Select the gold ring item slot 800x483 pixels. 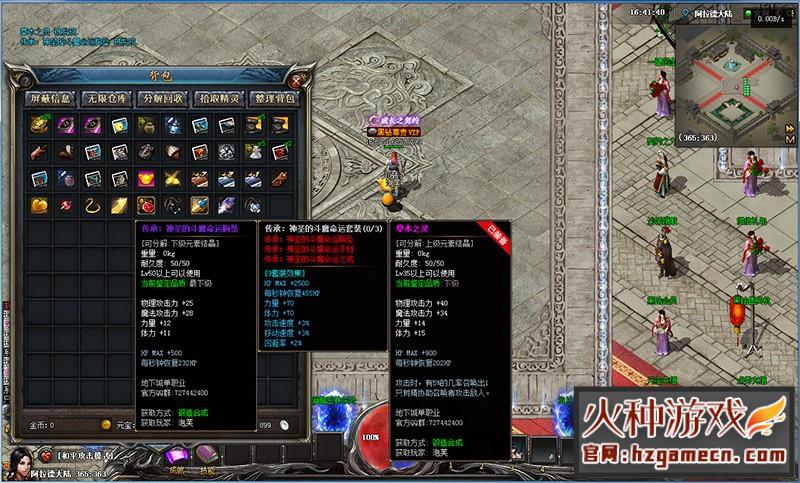tap(92, 205)
